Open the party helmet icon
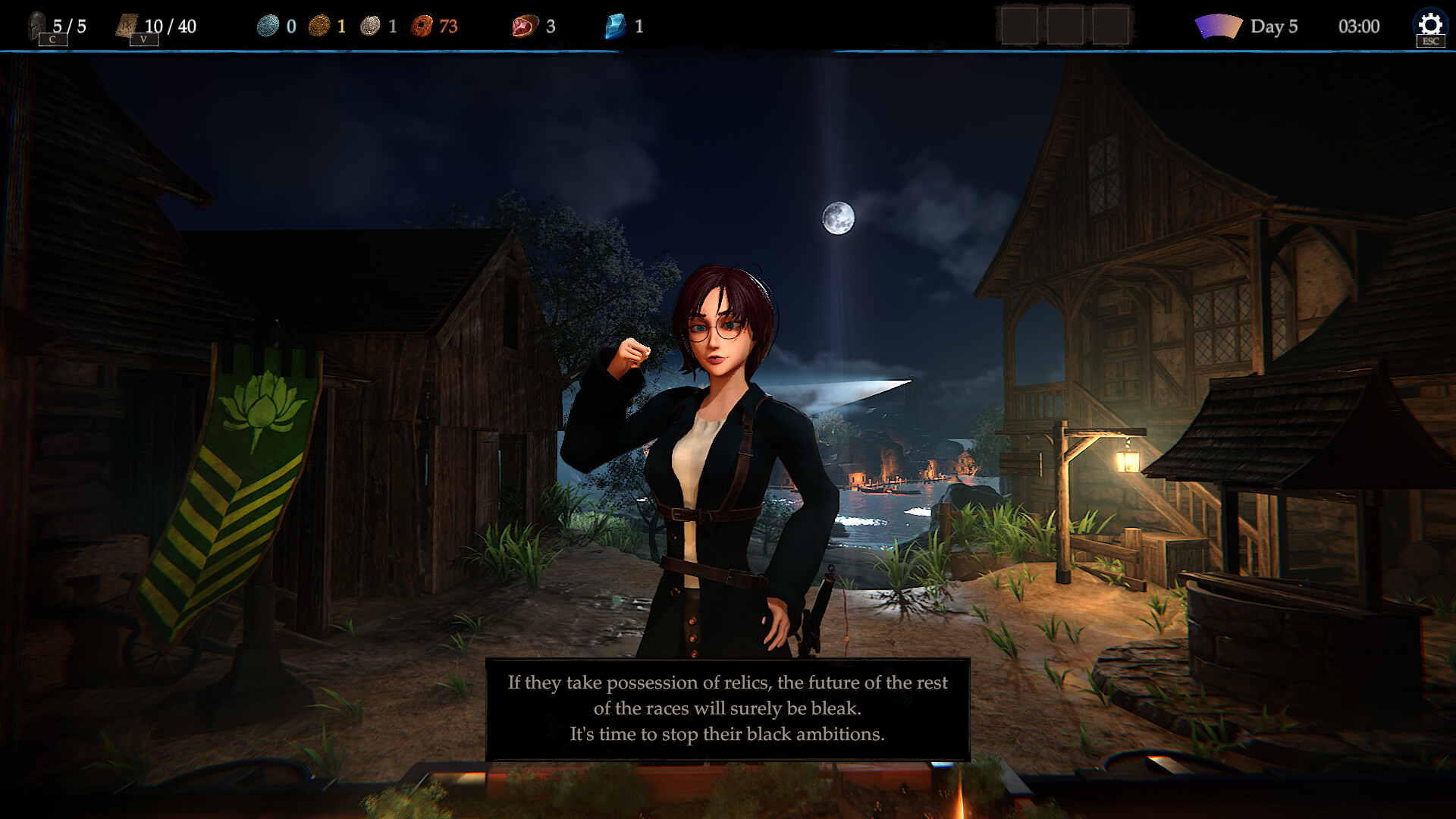Screen dimensions: 1456x819 (x=37, y=25)
